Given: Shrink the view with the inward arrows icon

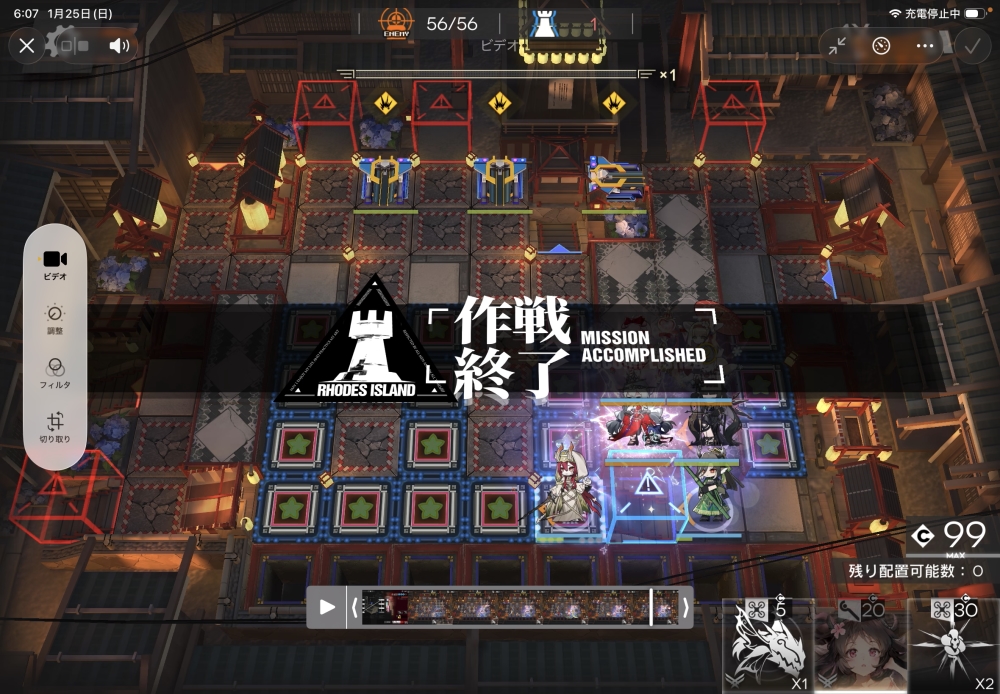Looking at the screenshot, I should tap(838, 46).
